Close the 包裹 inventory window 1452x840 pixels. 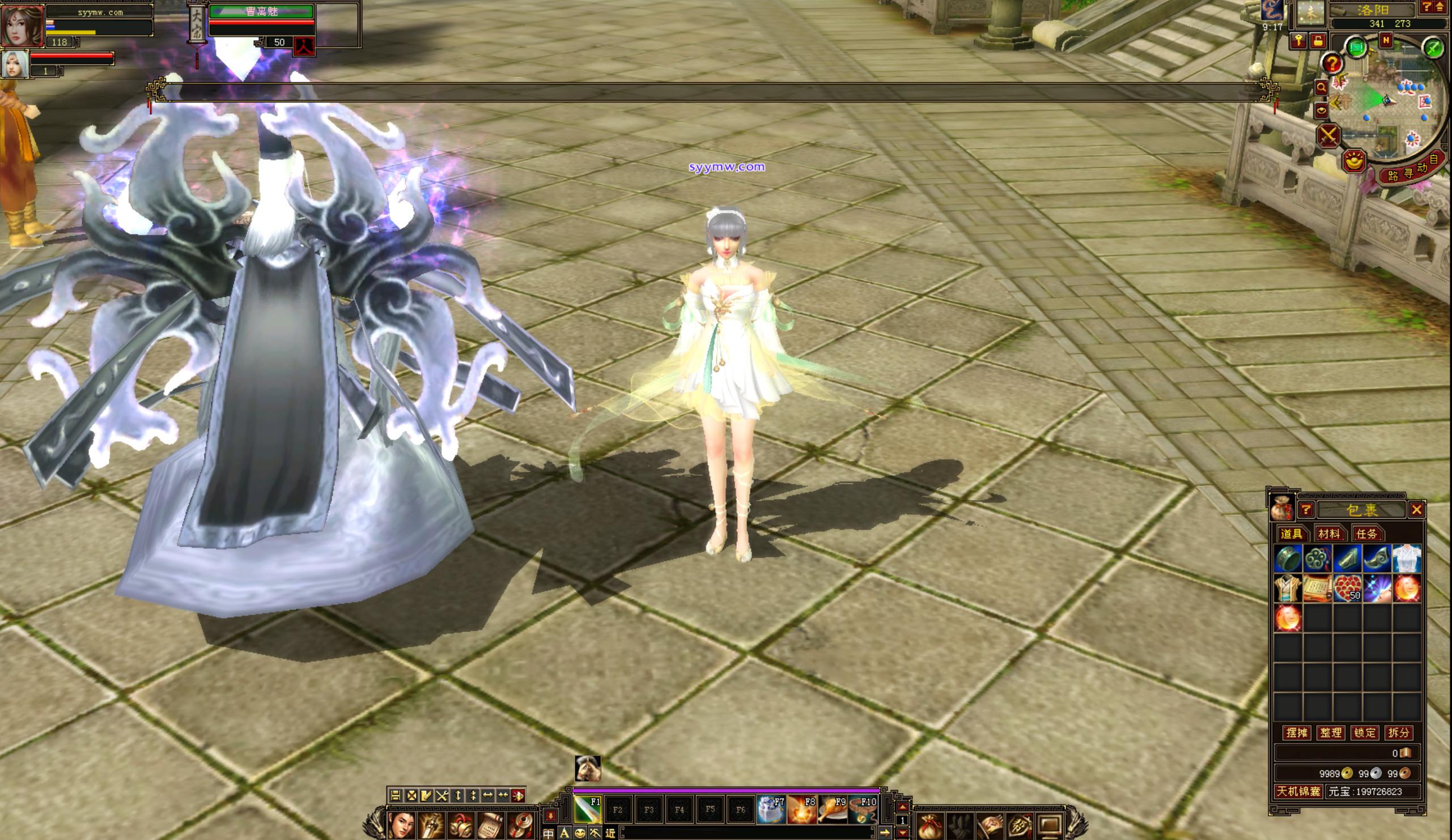click(x=1416, y=510)
